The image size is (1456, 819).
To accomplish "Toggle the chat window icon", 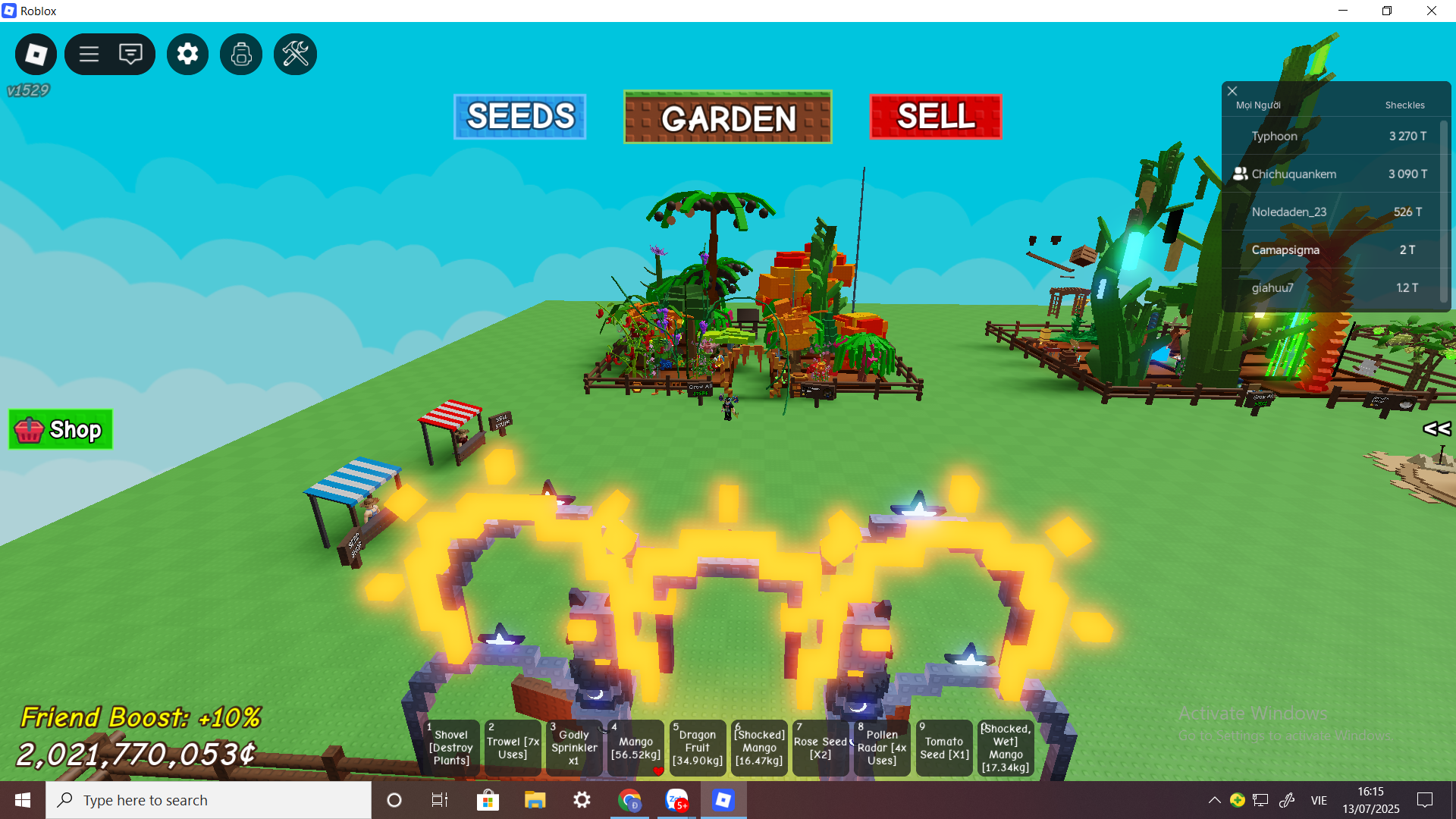I will coord(130,54).
